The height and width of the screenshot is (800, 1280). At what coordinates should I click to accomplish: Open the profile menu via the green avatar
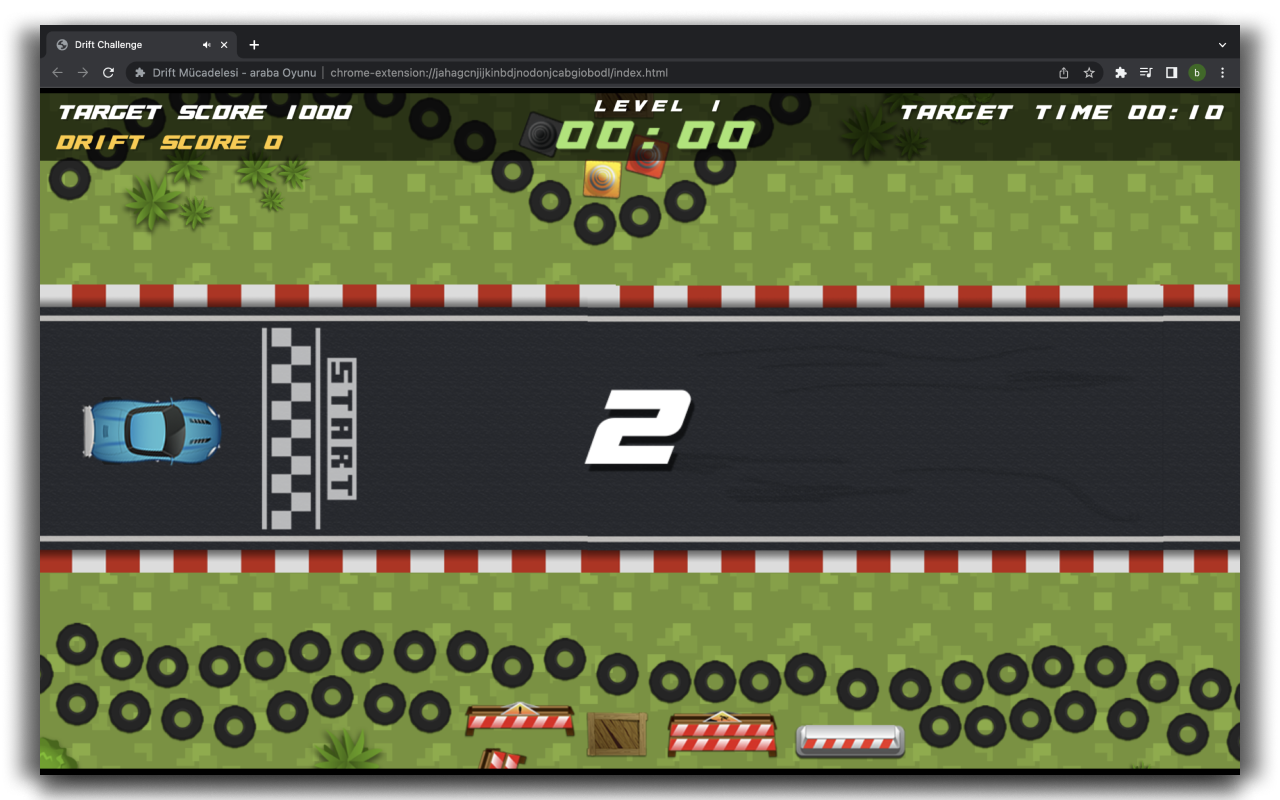click(1196, 72)
